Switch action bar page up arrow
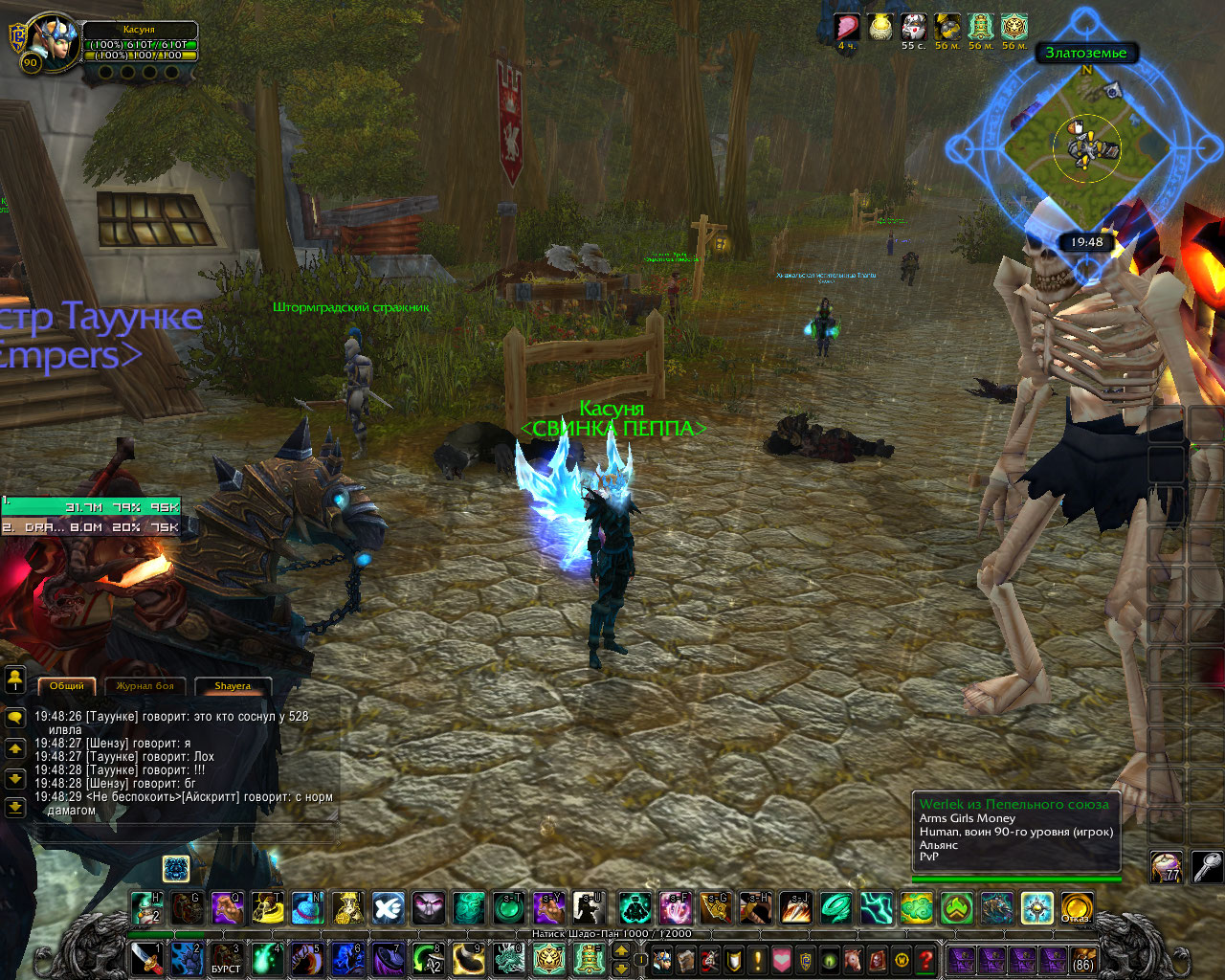Viewport: 1225px width, 980px height. (620, 950)
